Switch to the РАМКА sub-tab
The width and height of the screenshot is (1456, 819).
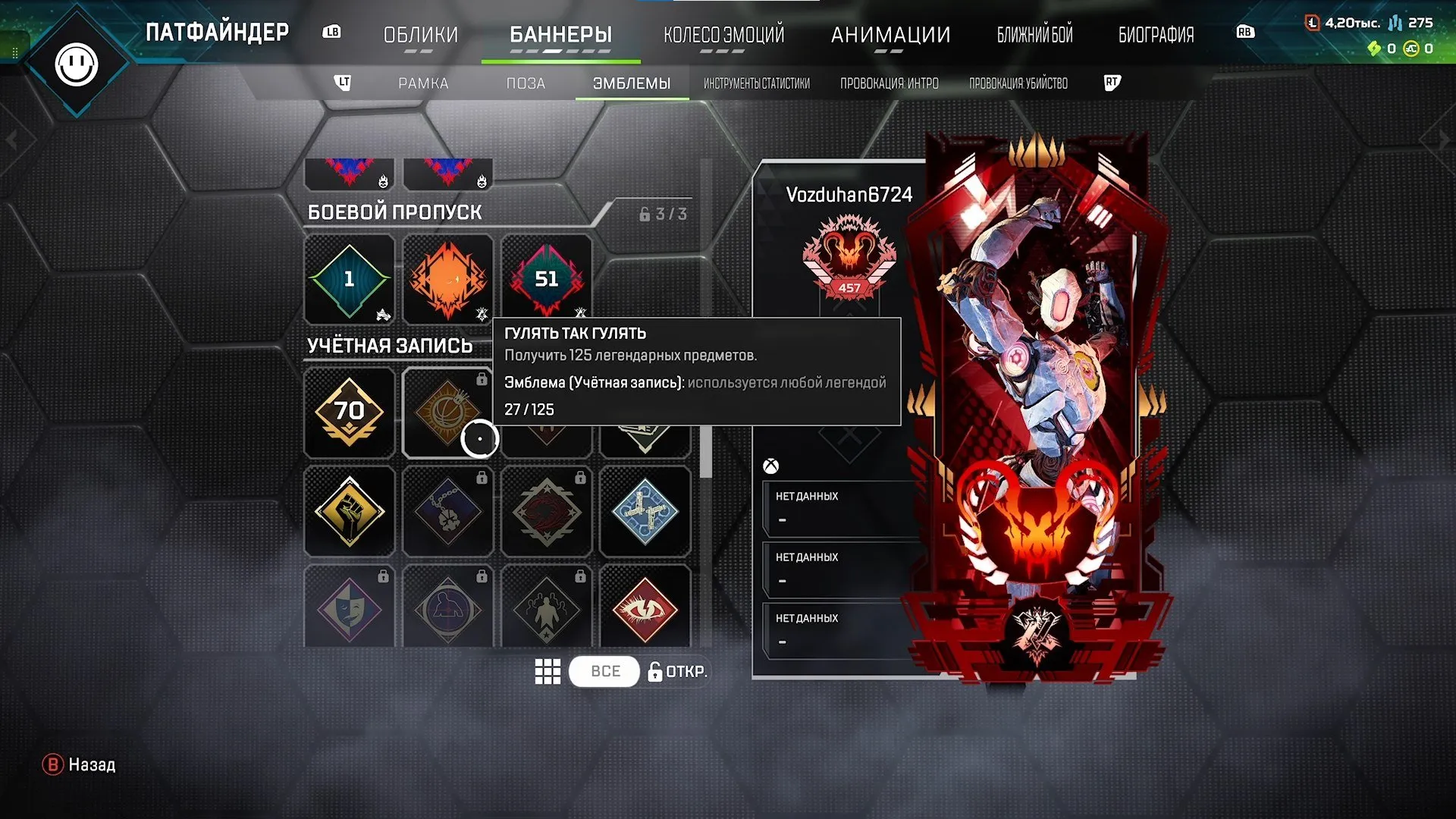(422, 83)
